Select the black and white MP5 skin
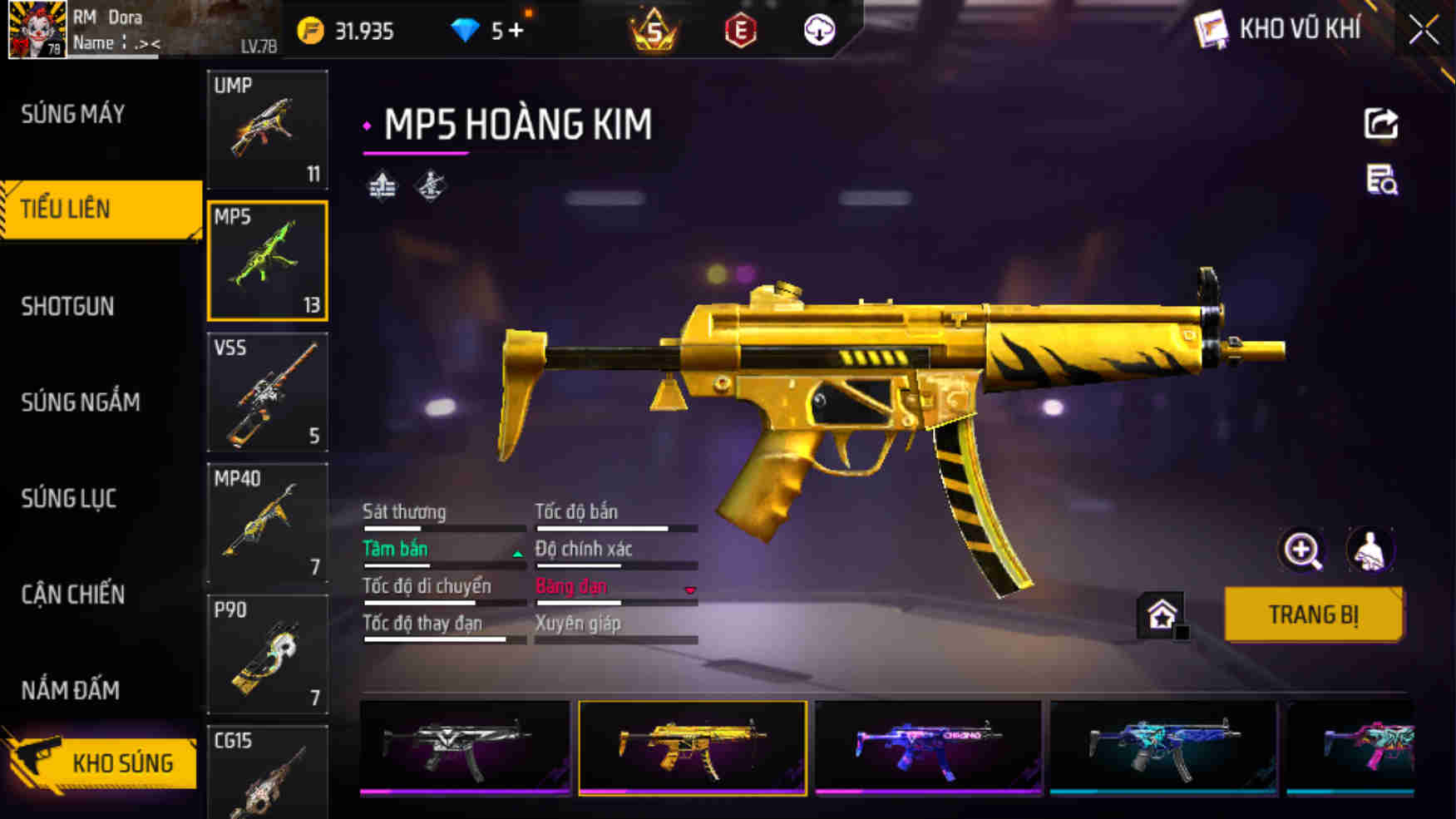This screenshot has width=1456, height=819. pos(465,747)
